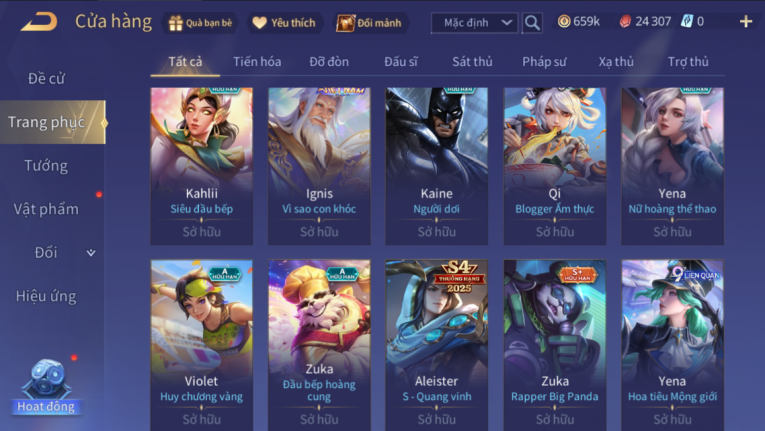This screenshot has height=431, width=765.
Task: Add currency with the plus button
Action: (x=746, y=21)
